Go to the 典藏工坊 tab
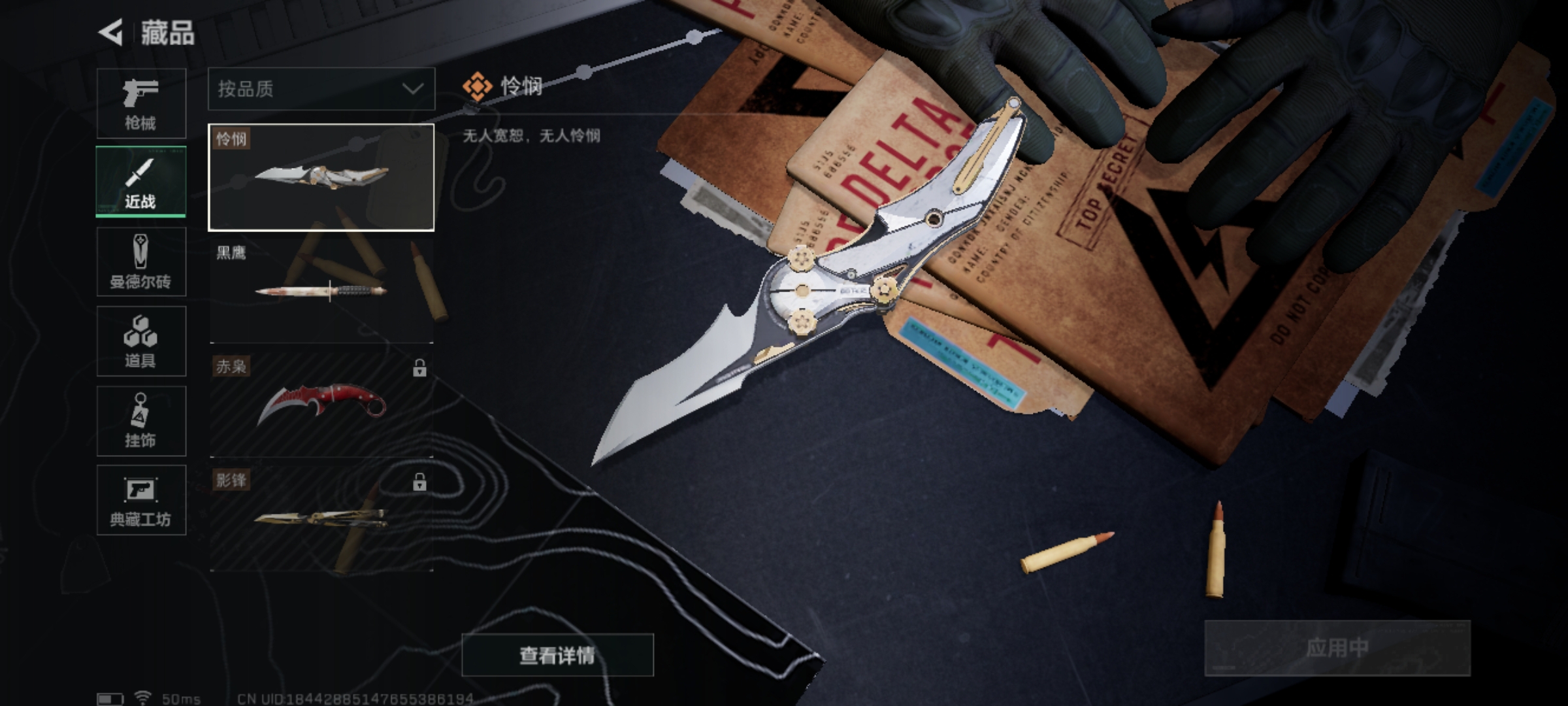Screen dimensions: 1568x706 (x=141, y=500)
